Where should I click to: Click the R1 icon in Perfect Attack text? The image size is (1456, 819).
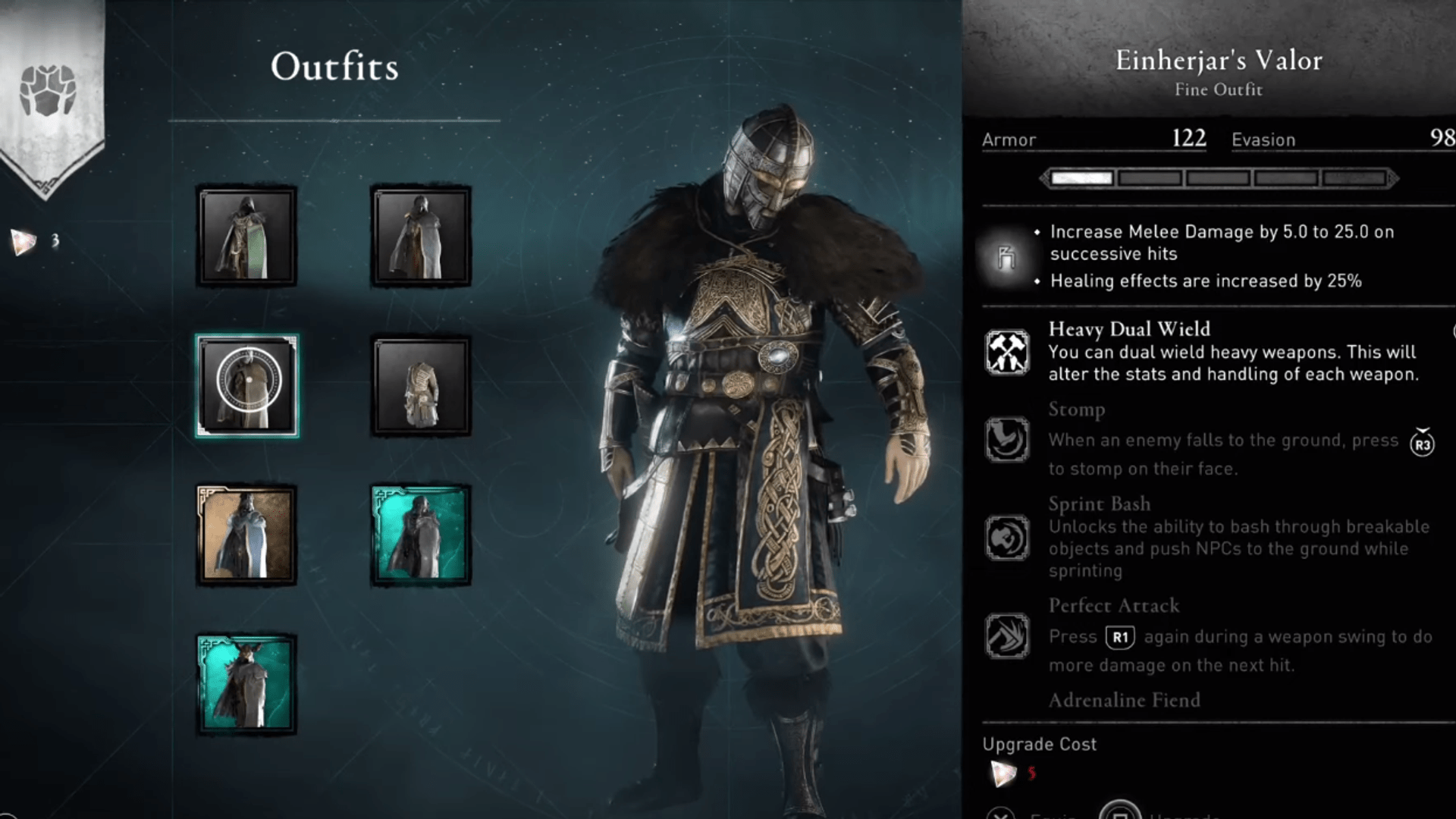(1120, 637)
